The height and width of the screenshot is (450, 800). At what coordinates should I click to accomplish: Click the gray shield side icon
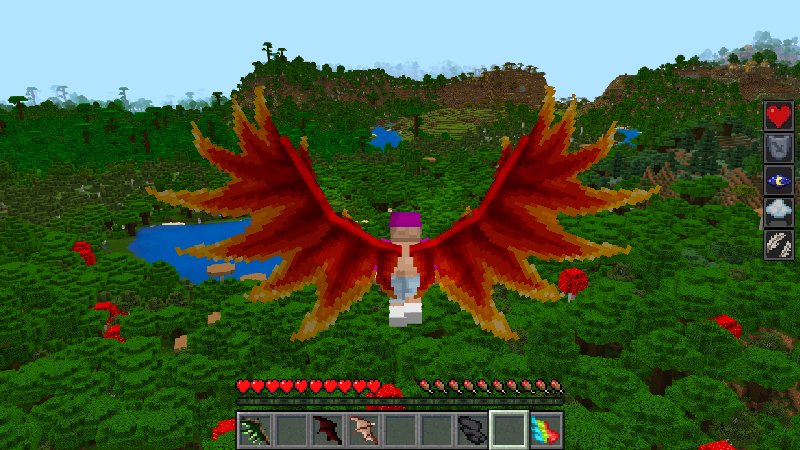pyautogui.click(x=778, y=148)
